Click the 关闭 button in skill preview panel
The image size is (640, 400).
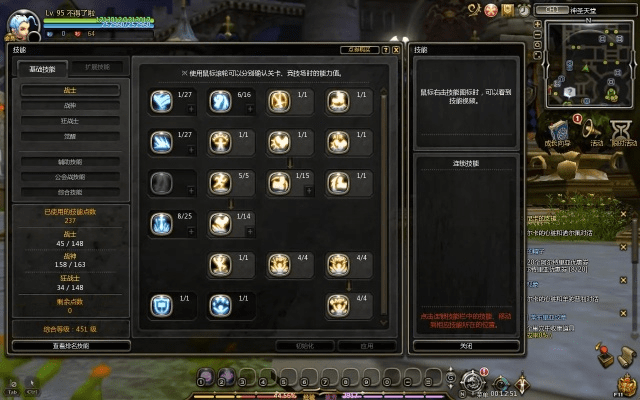click(465, 345)
